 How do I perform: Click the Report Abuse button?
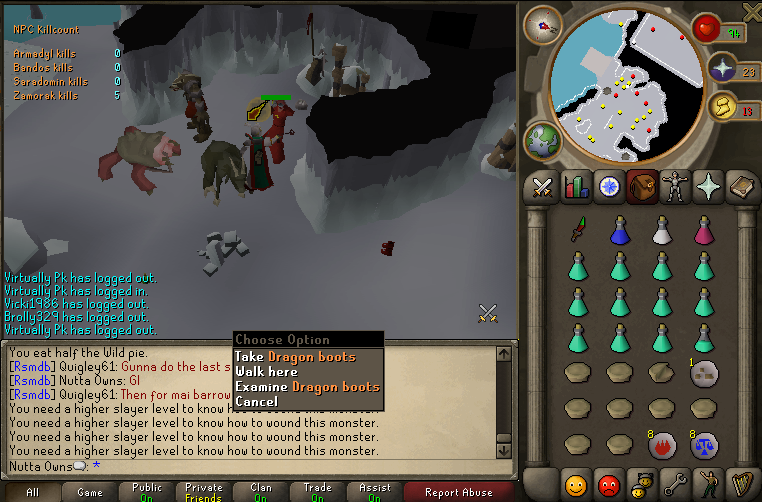click(x=458, y=492)
